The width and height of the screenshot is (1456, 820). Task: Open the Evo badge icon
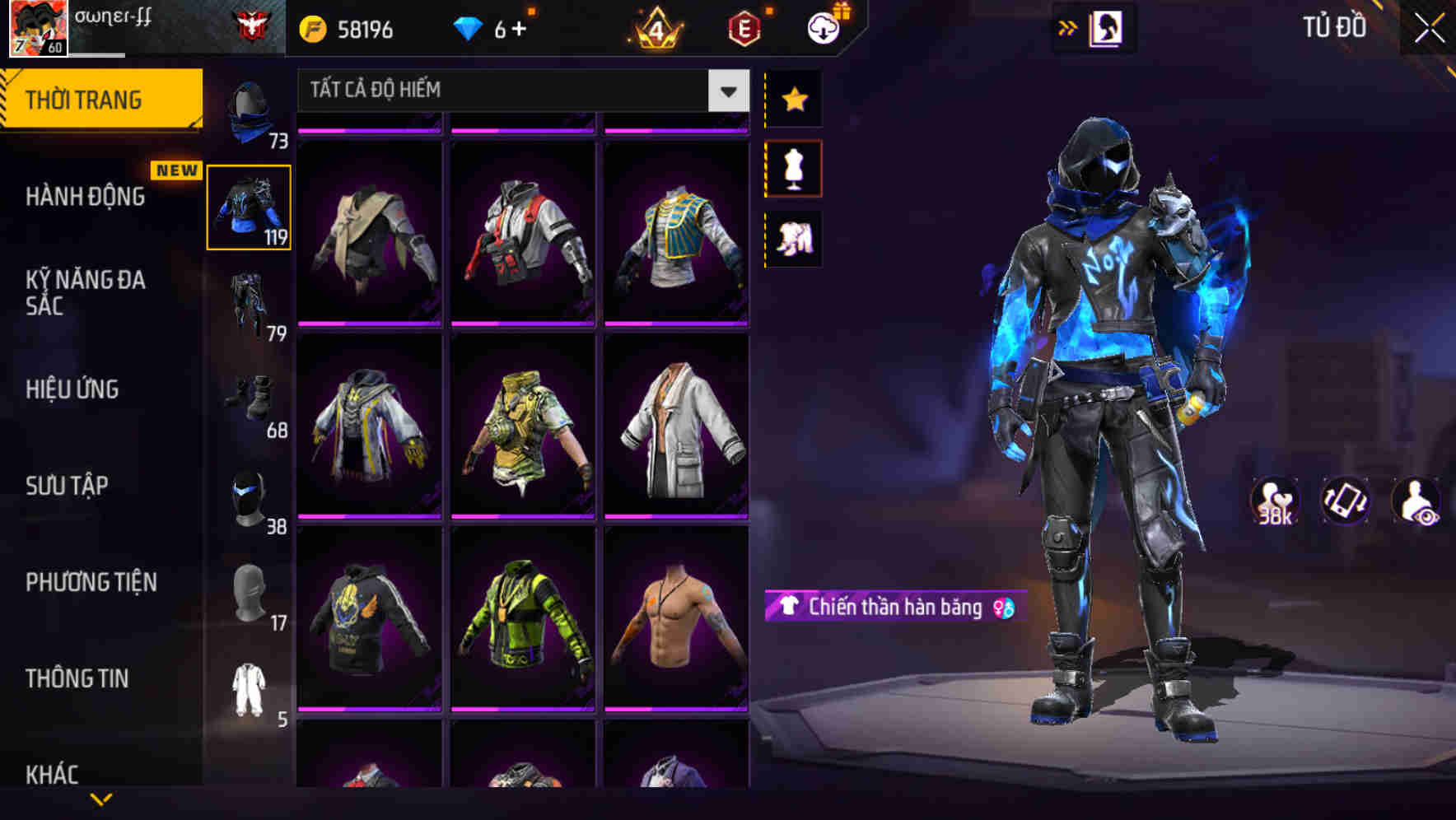(744, 27)
